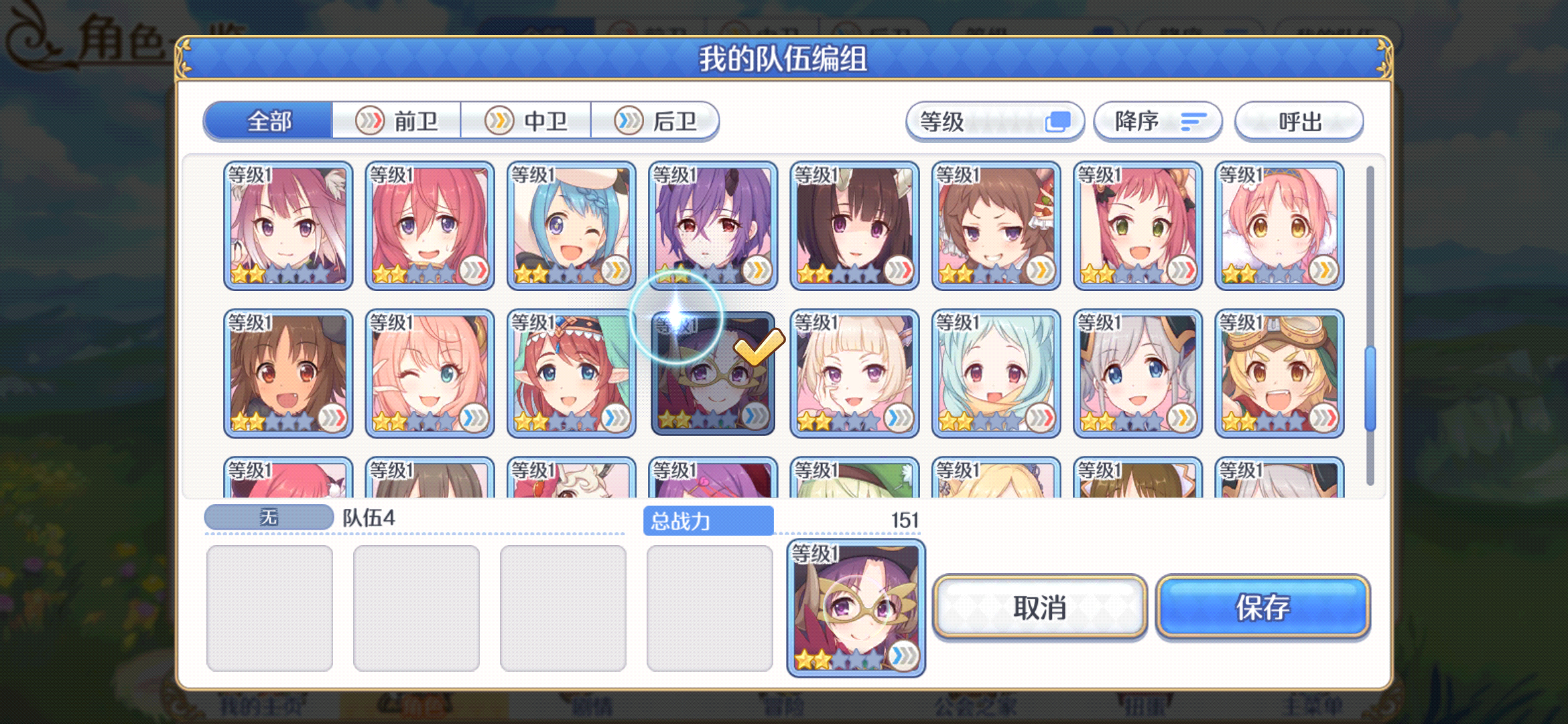The image size is (1568, 724).
Task: Expand the 无 team name selector
Action: click(268, 516)
